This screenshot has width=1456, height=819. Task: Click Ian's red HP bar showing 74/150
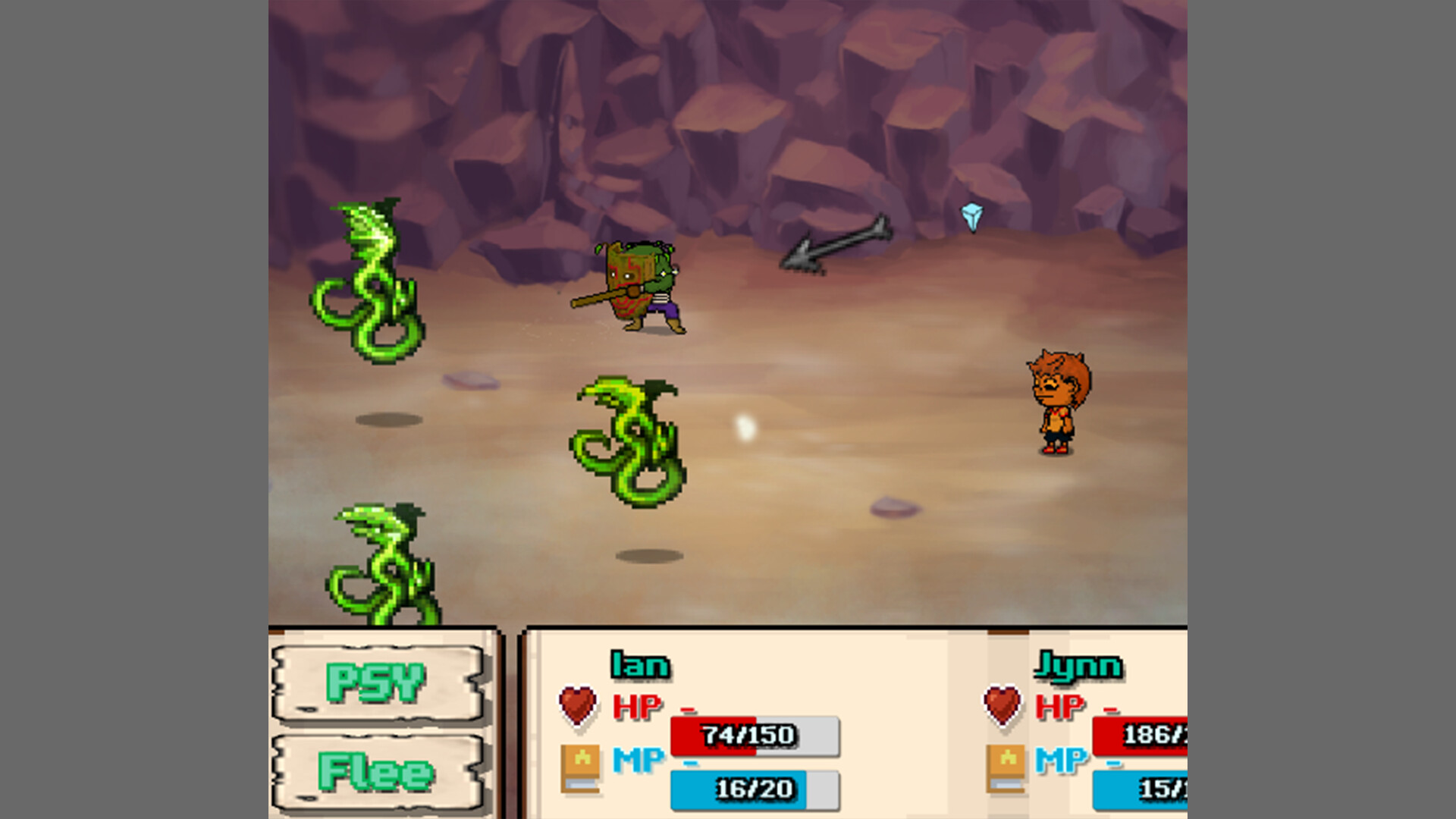click(752, 734)
